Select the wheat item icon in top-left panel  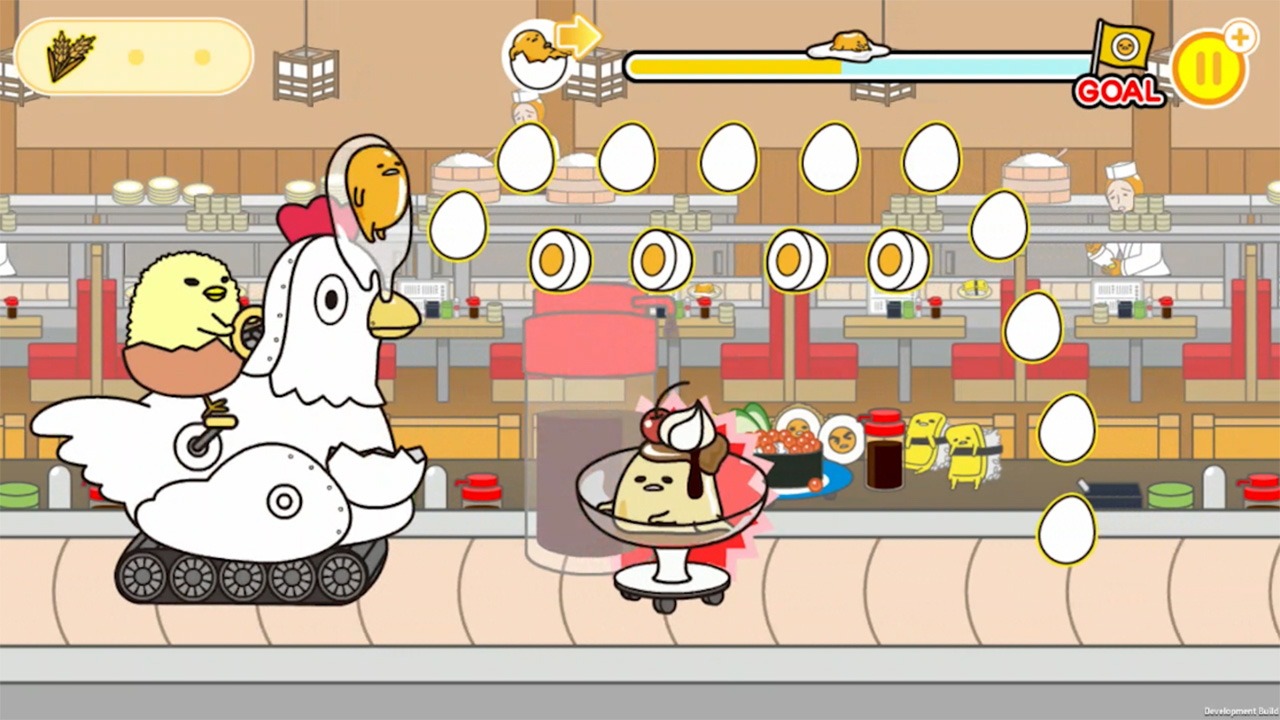[70, 55]
